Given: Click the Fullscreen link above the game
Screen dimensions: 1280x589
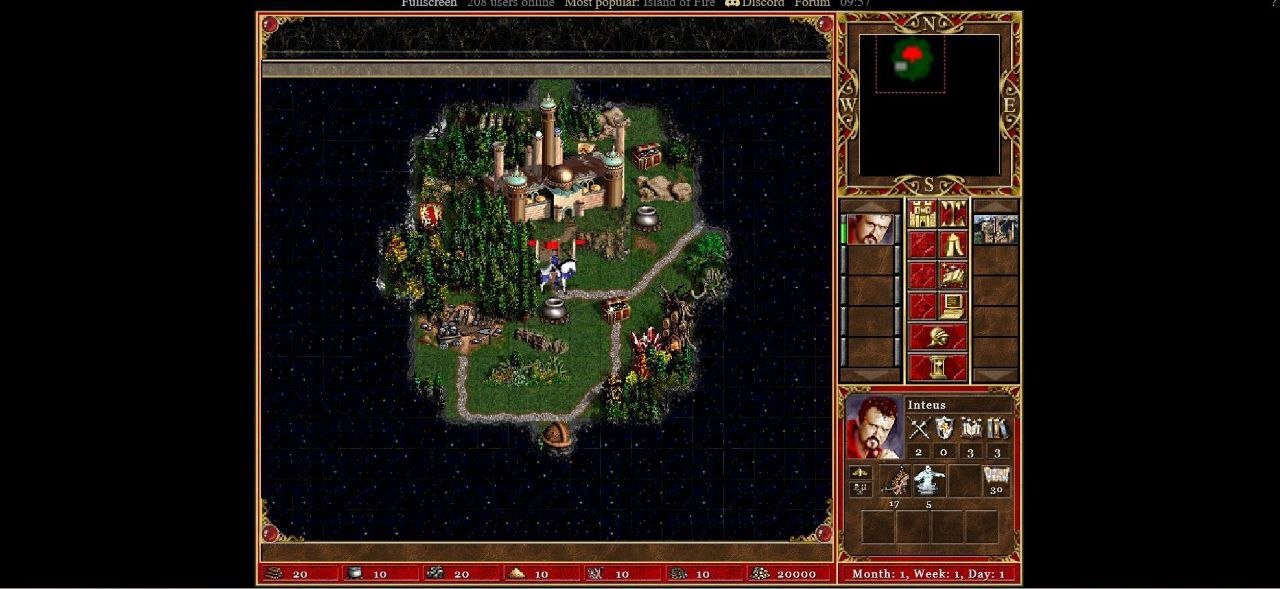Looking at the screenshot, I should pyautogui.click(x=429, y=3).
